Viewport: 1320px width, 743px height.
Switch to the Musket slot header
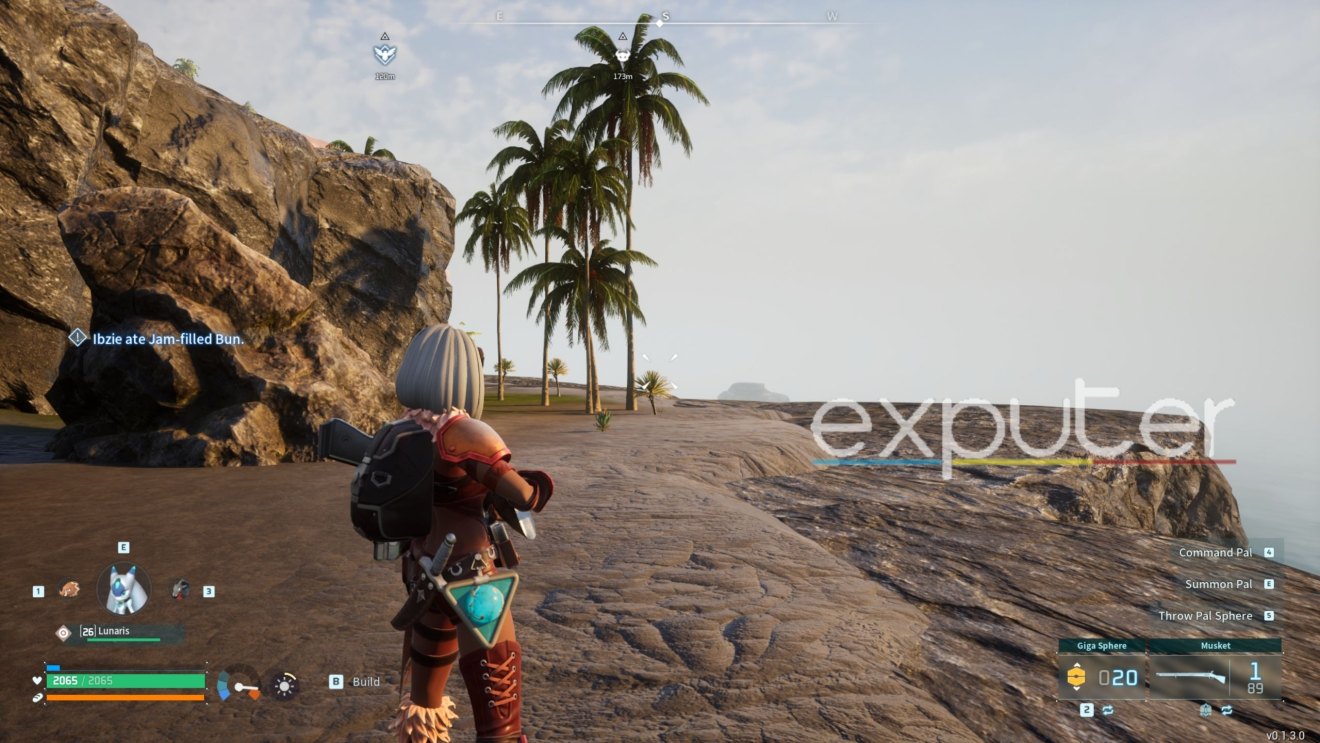pos(1215,645)
